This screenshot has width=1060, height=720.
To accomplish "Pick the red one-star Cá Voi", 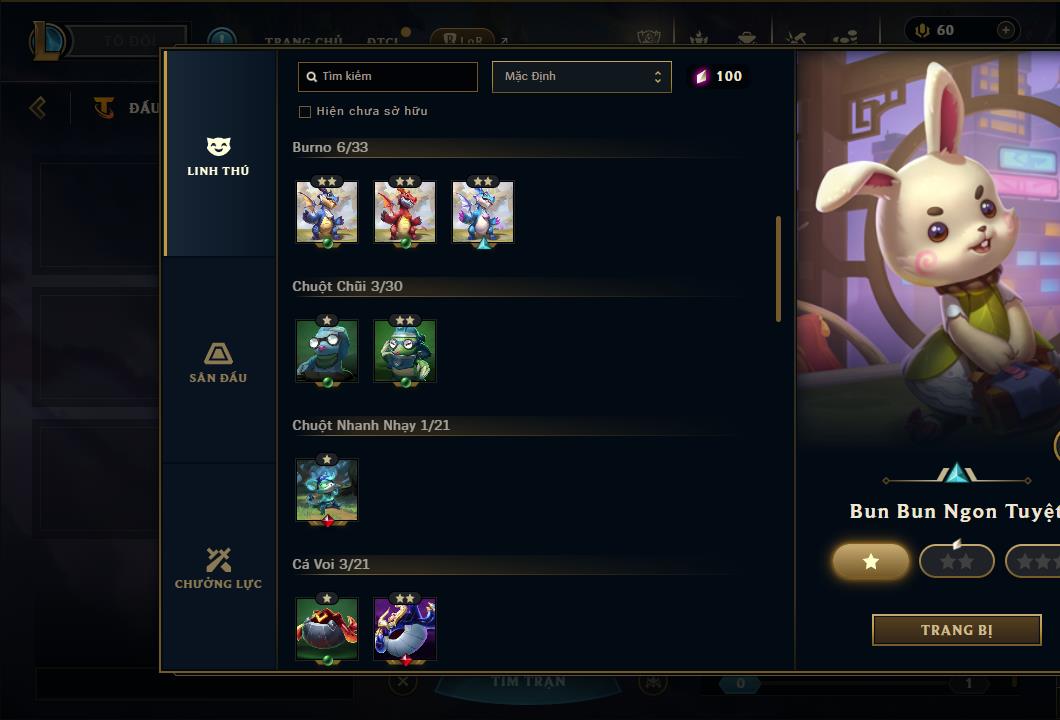I will (327, 629).
